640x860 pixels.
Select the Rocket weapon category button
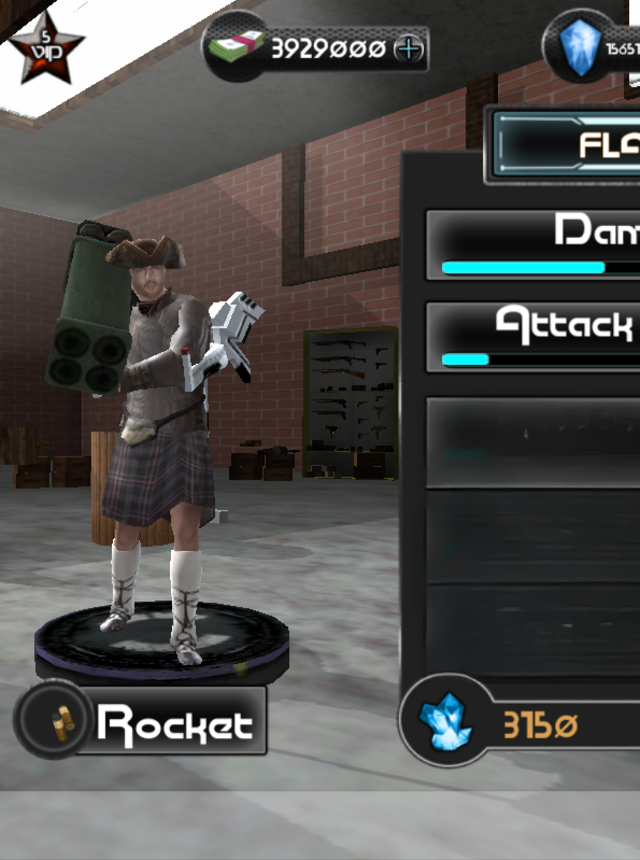(x=142, y=720)
